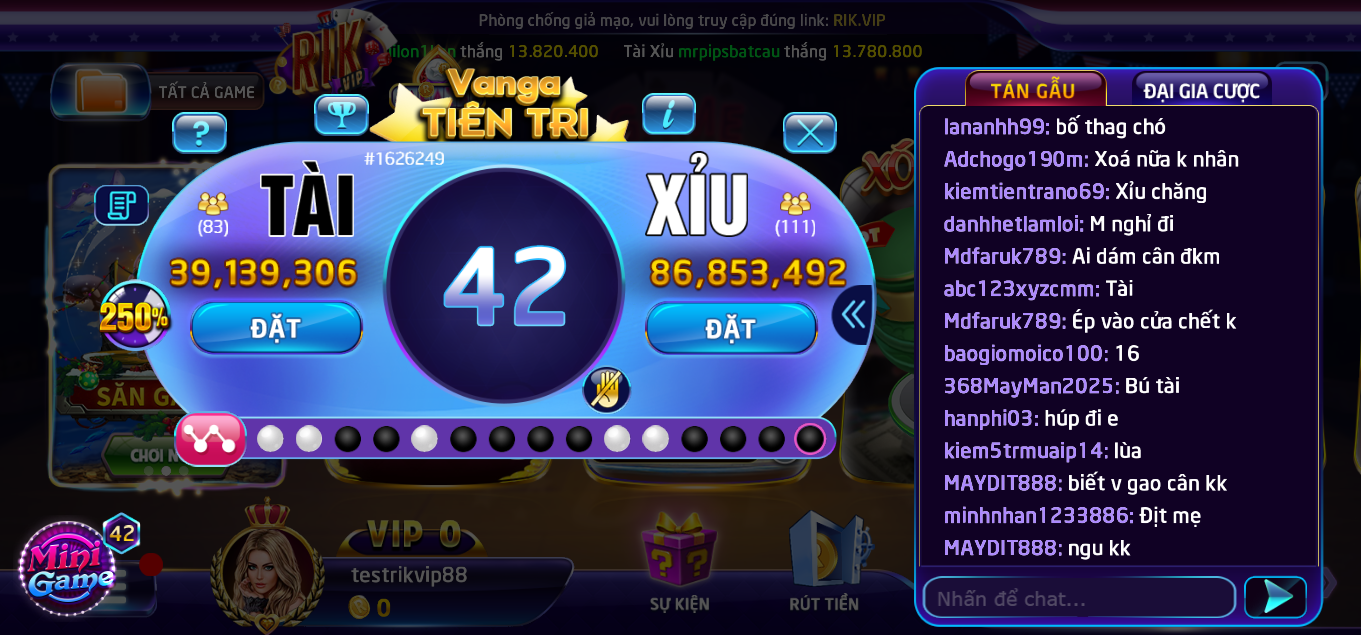Switch to the Đại Gia Cược tab
Screen dimensions: 1361x635
(1201, 91)
